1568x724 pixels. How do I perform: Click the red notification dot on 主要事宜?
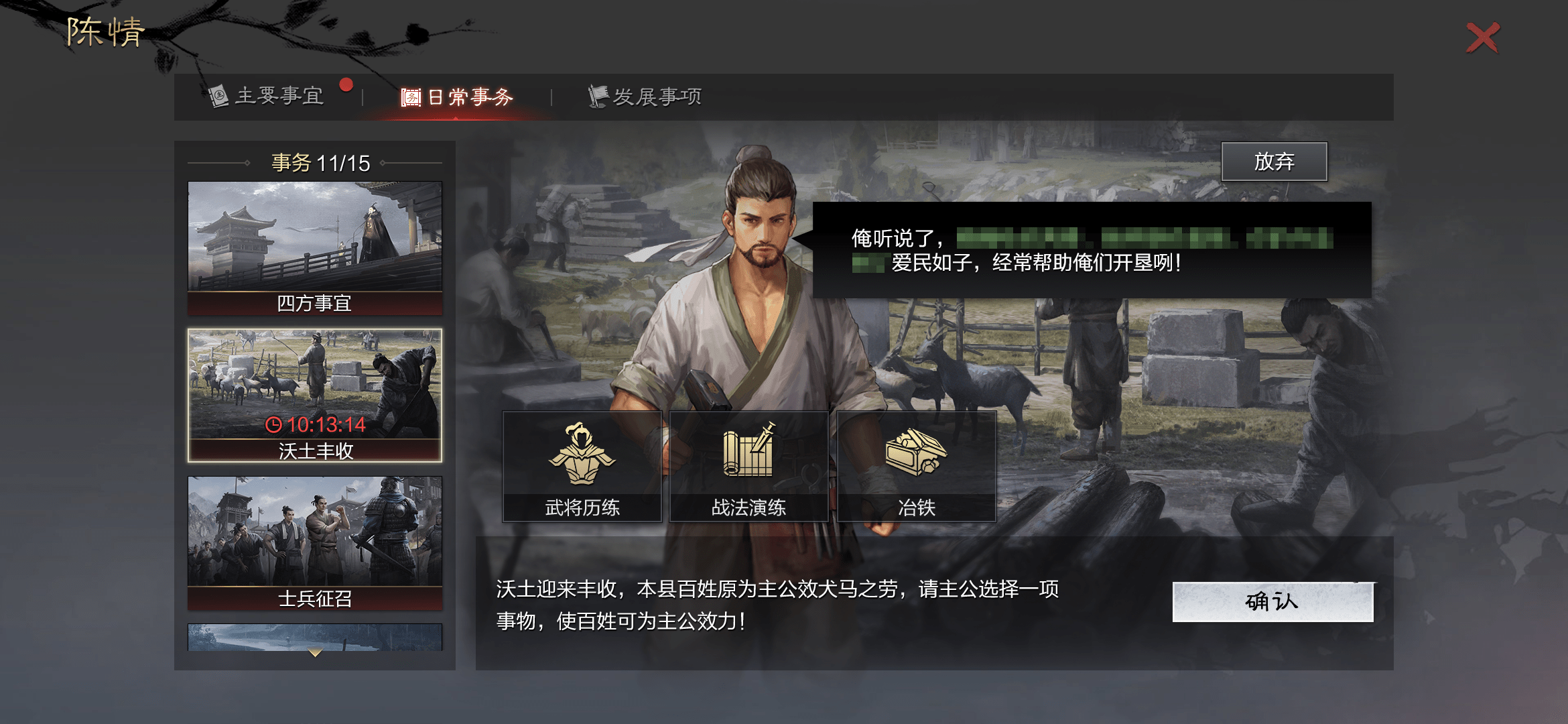(346, 83)
